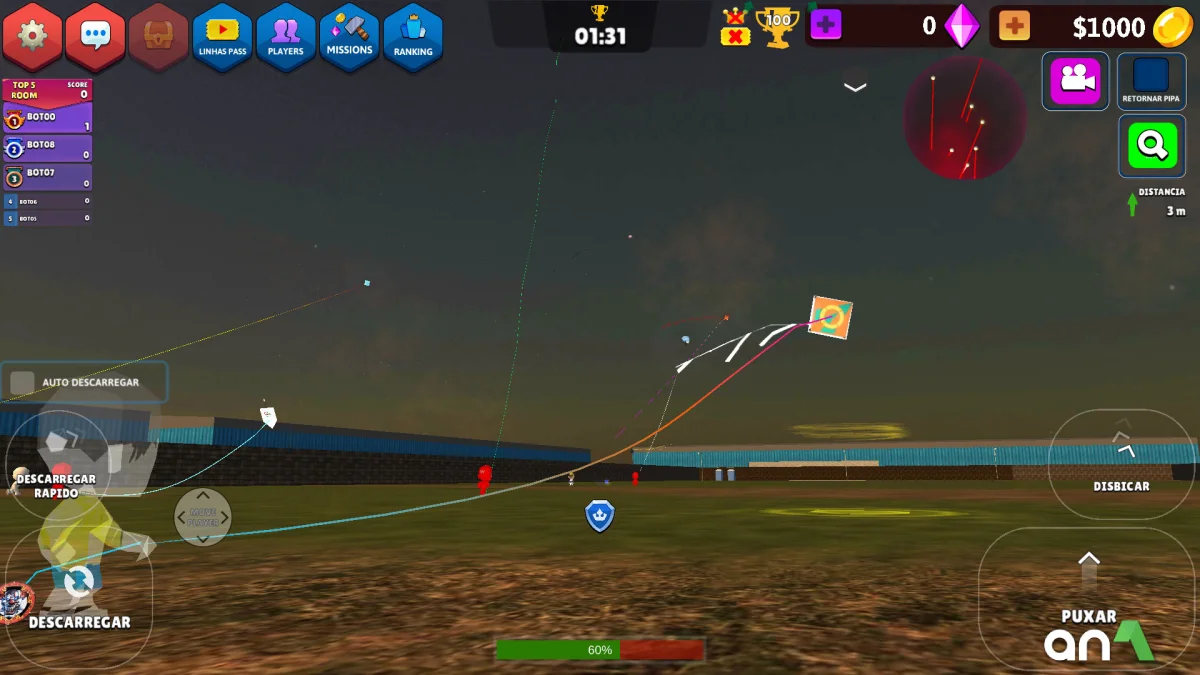The image size is (1200, 675).
Task: Activate the green magnifier search button
Action: point(1151,146)
